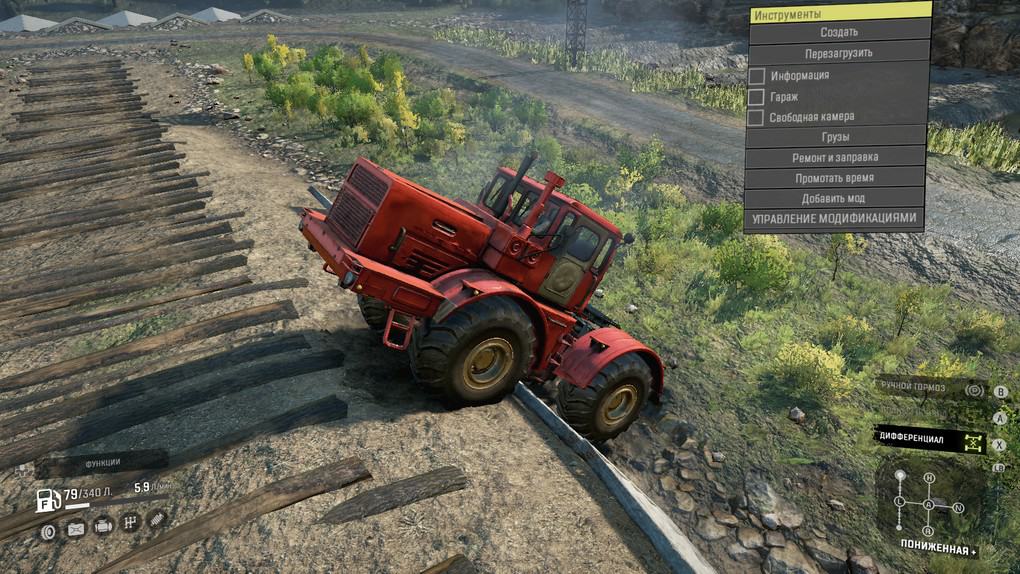
Task: Tick the Свободная камера checkbox
Action: pyautogui.click(x=757, y=117)
